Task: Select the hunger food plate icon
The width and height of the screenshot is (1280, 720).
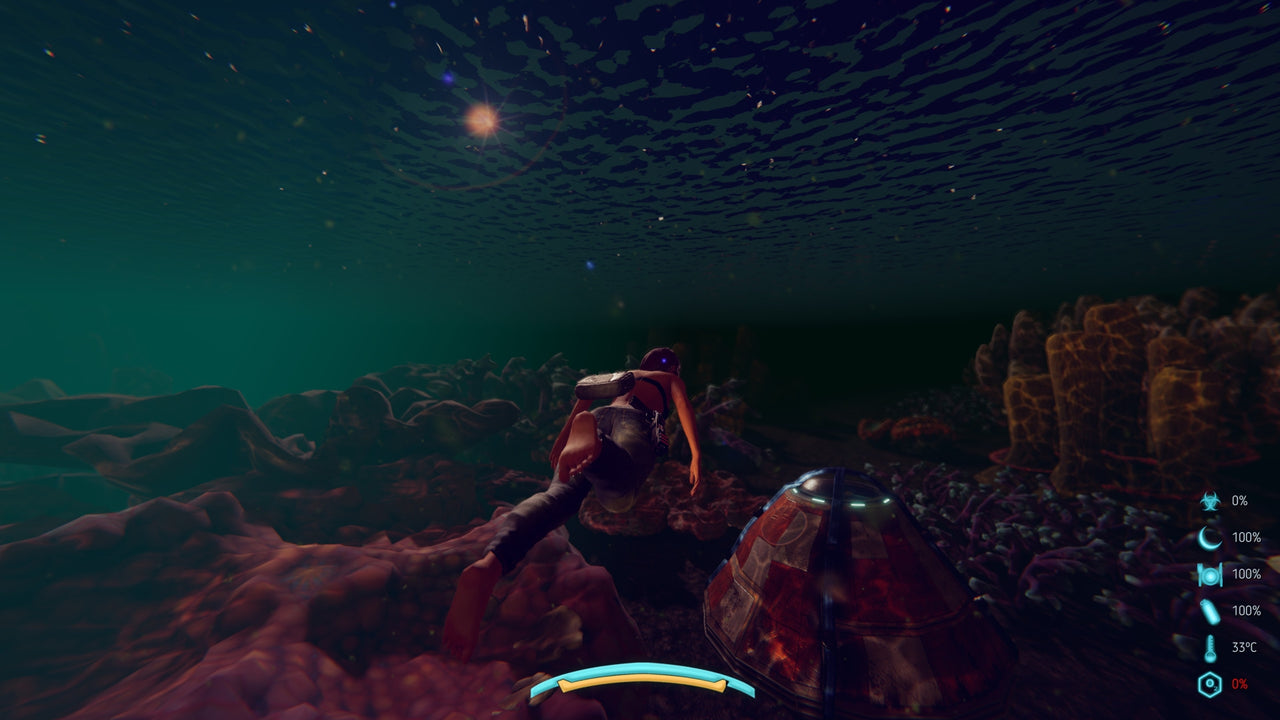Action: click(1210, 574)
